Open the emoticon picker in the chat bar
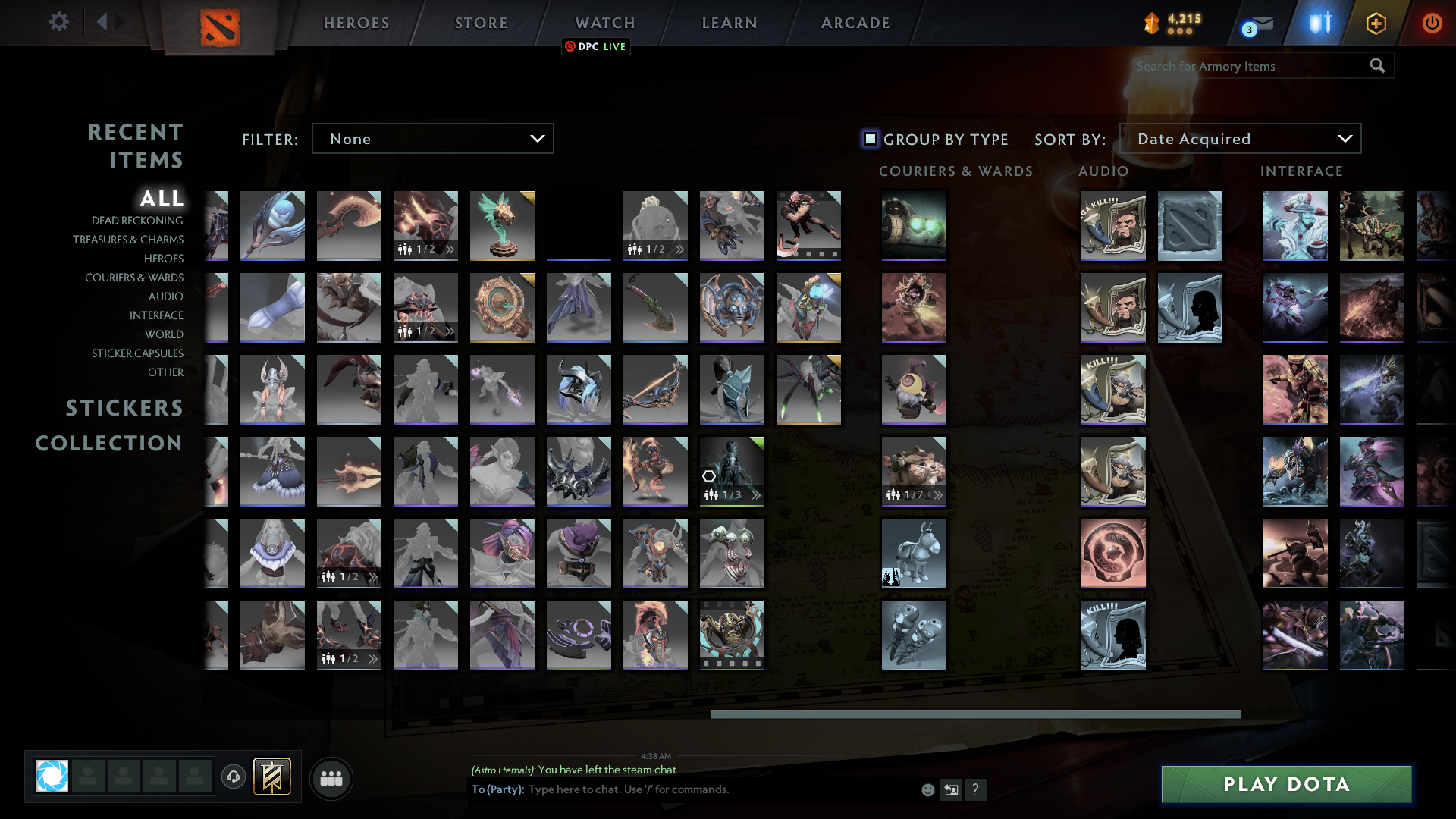Viewport: 1456px width, 819px height. click(927, 789)
